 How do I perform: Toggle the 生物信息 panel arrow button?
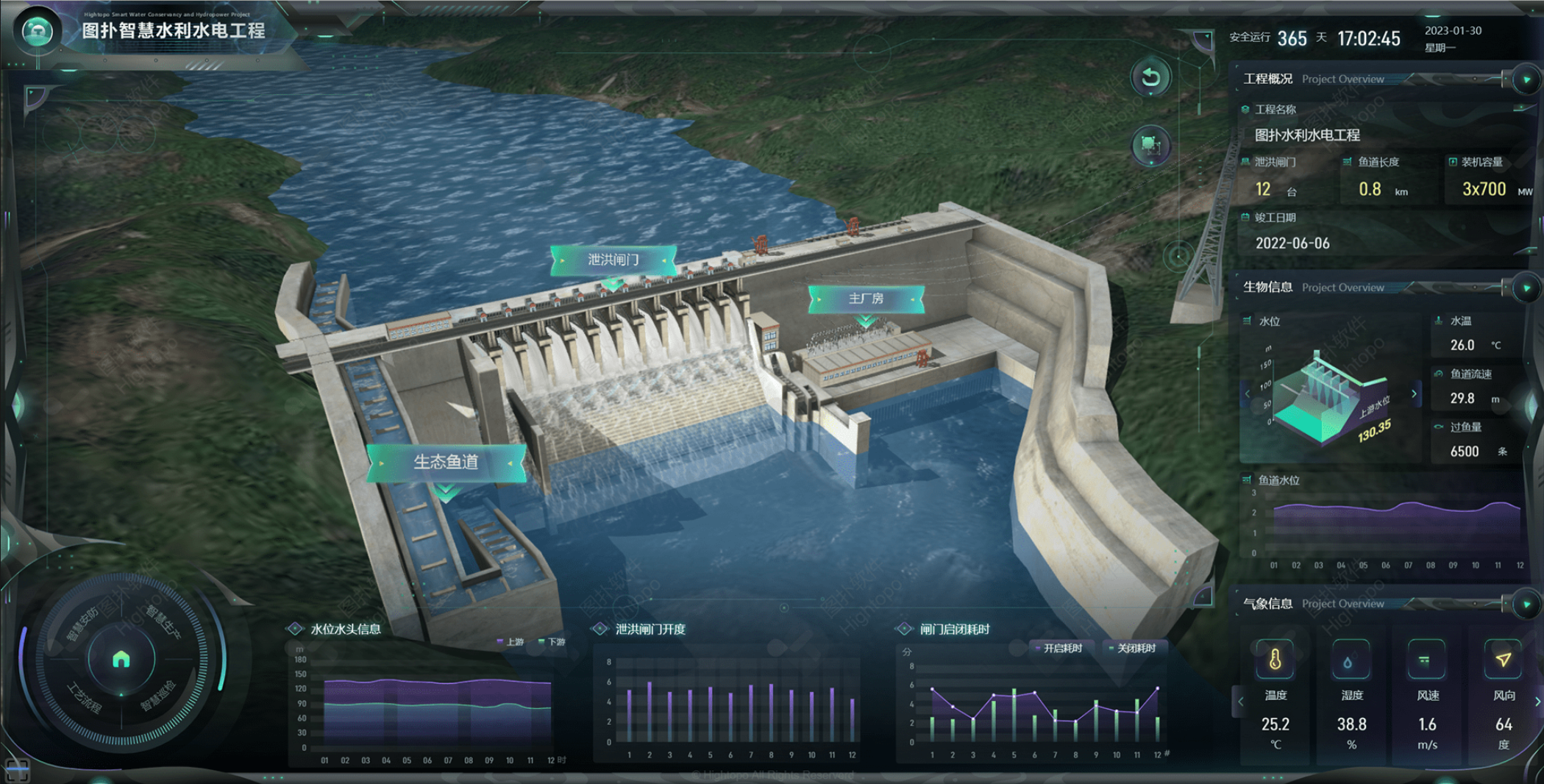point(1527,288)
